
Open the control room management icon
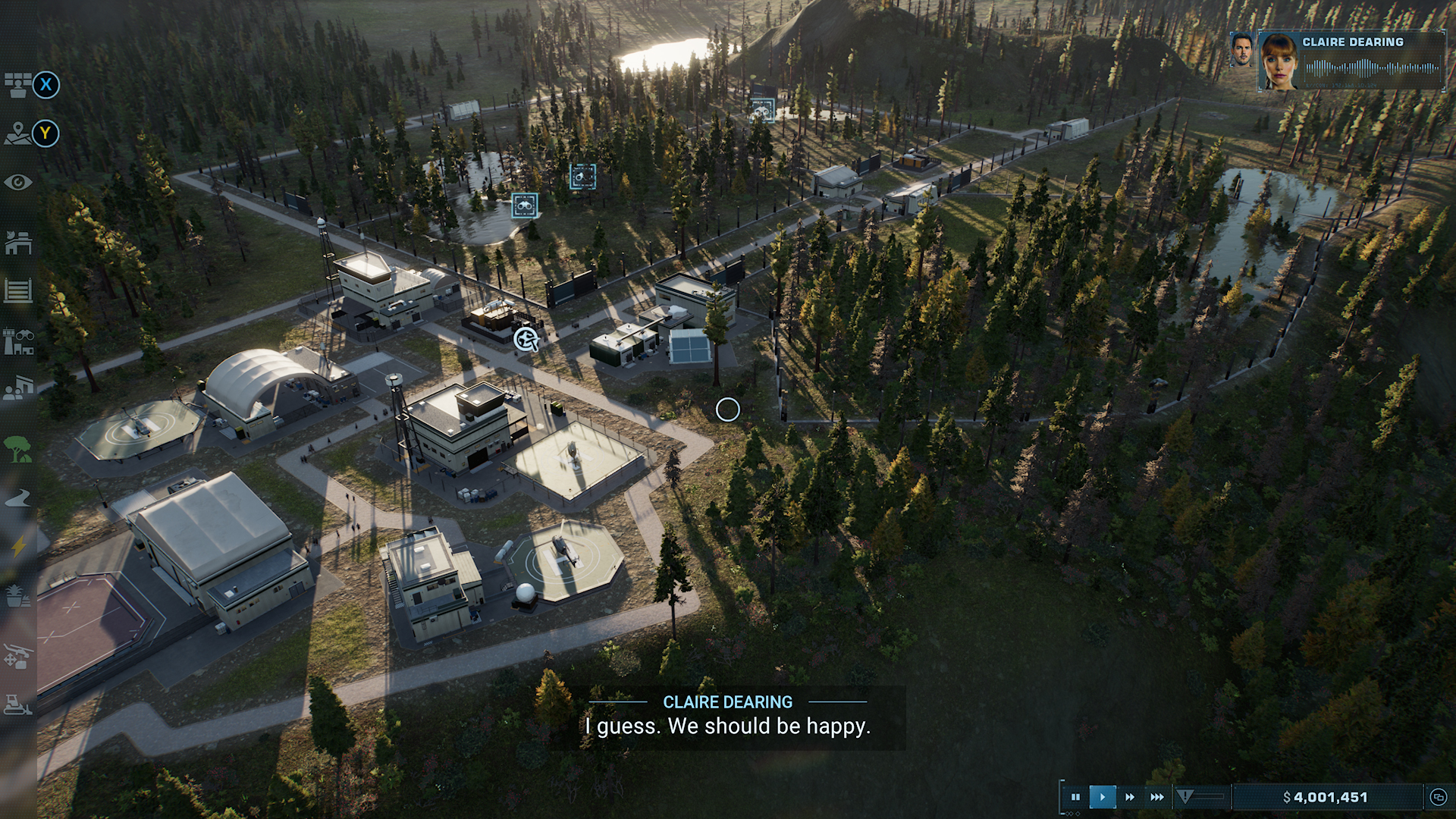click(x=18, y=85)
